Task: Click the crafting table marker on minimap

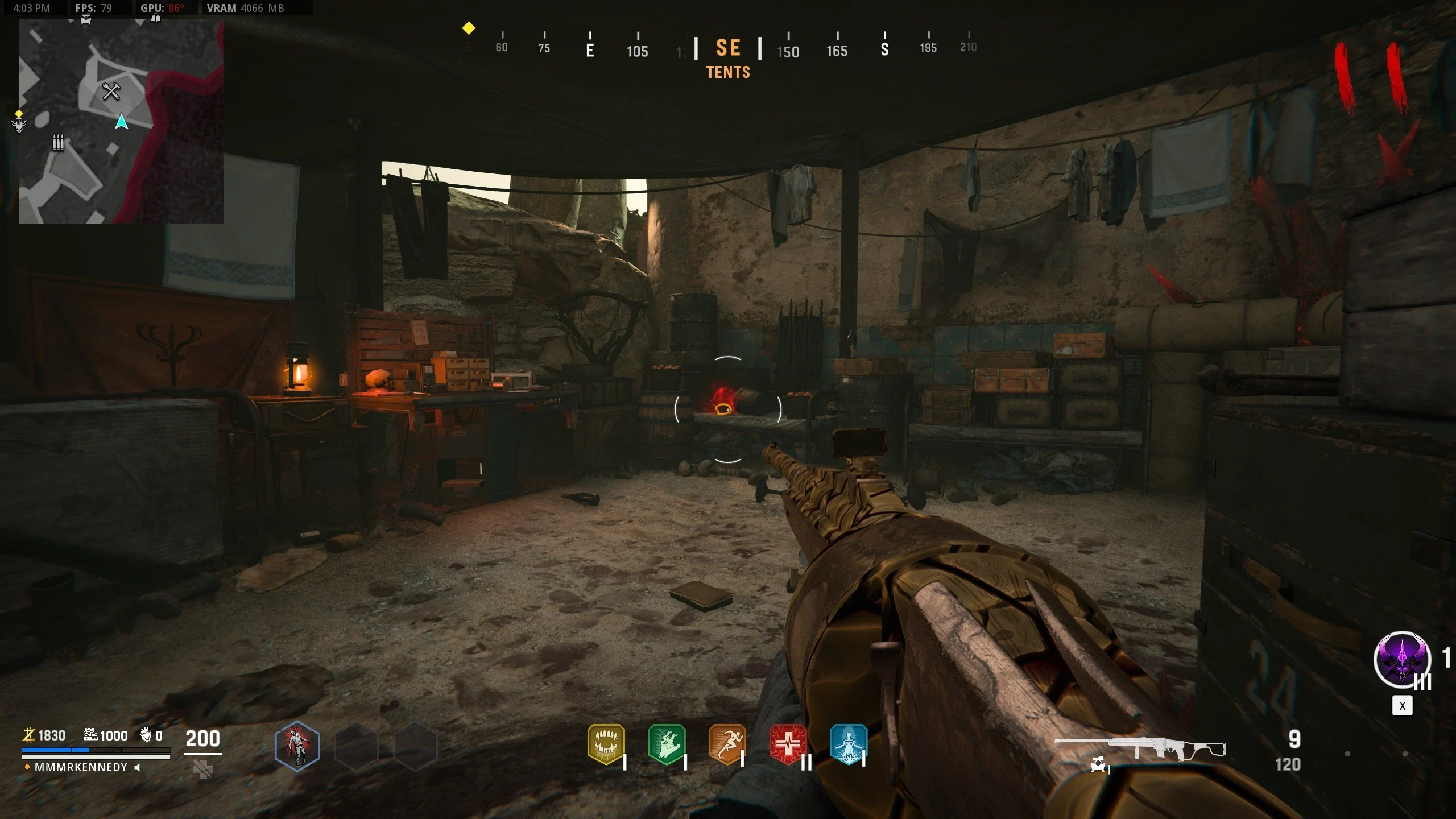Action: pos(111,91)
